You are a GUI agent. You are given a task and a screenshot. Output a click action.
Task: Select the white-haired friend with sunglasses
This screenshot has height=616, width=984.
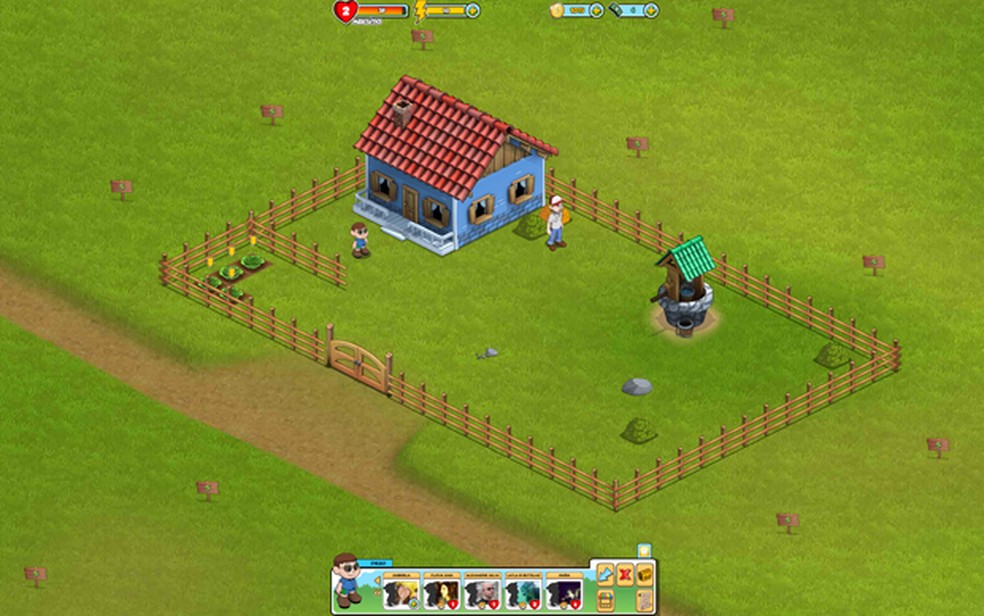[482, 593]
